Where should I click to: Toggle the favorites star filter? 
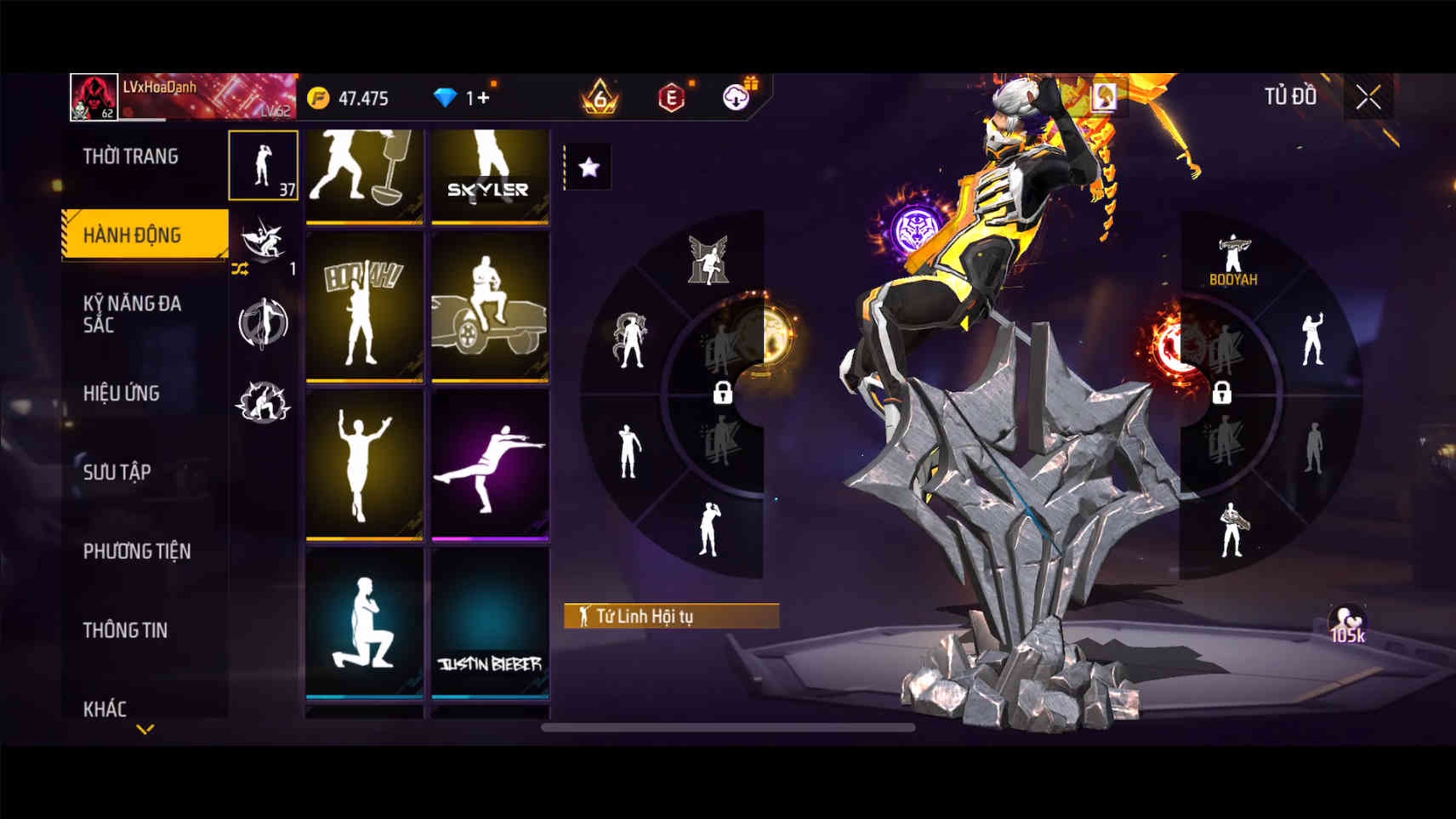click(x=589, y=168)
